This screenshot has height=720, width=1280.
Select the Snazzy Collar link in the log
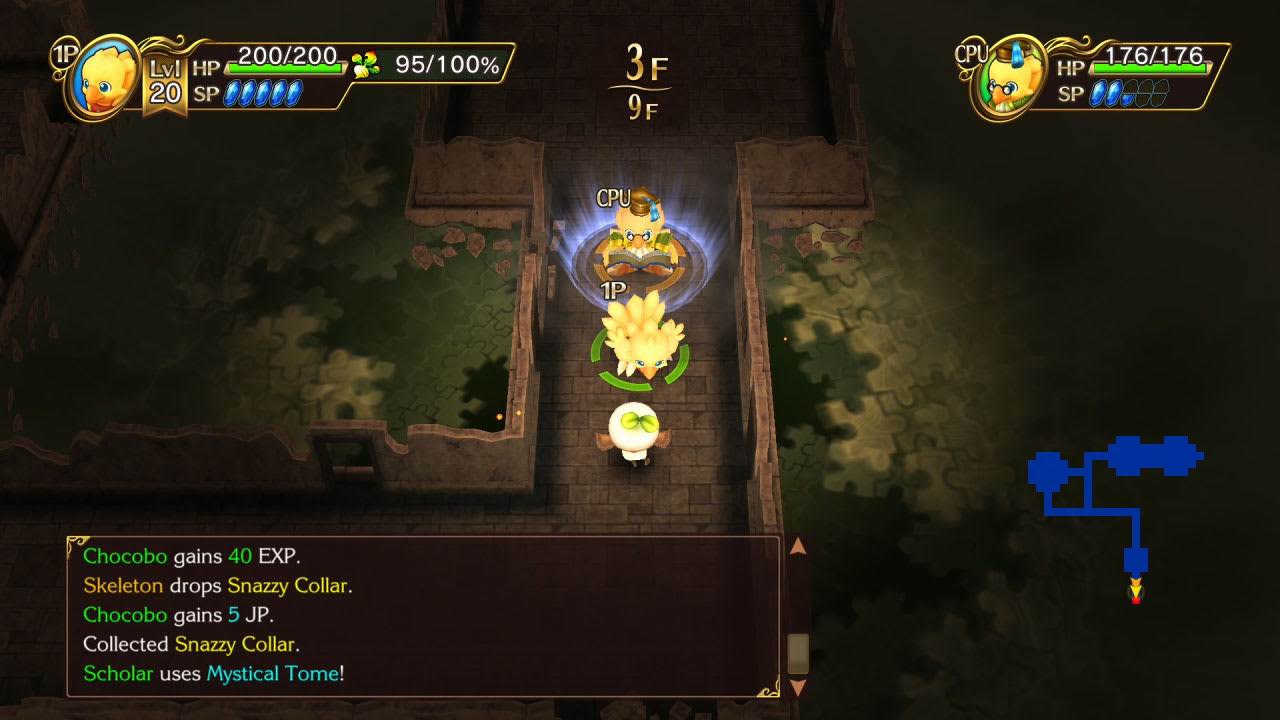coord(289,586)
